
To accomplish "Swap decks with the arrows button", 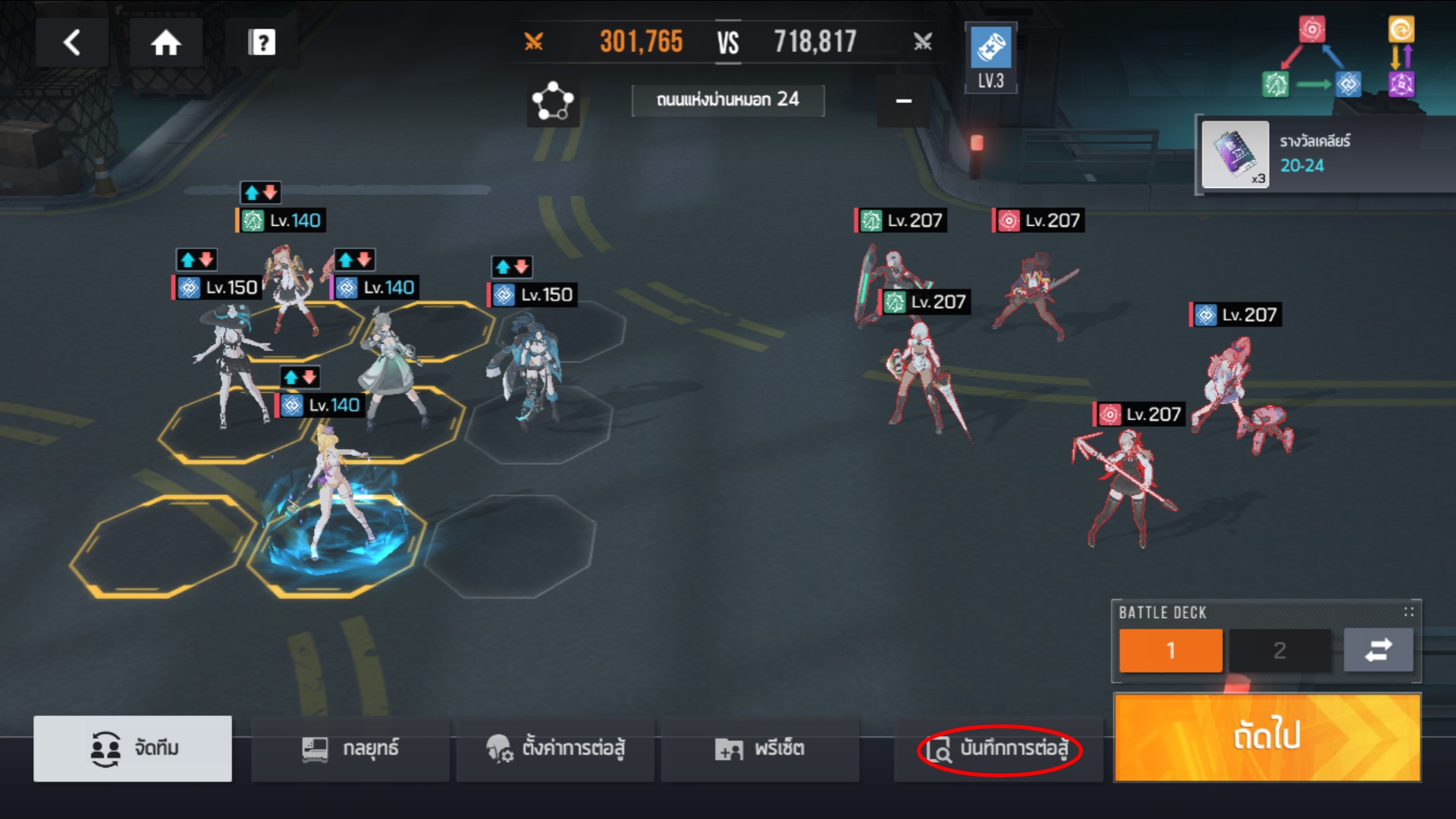I will click(1378, 650).
